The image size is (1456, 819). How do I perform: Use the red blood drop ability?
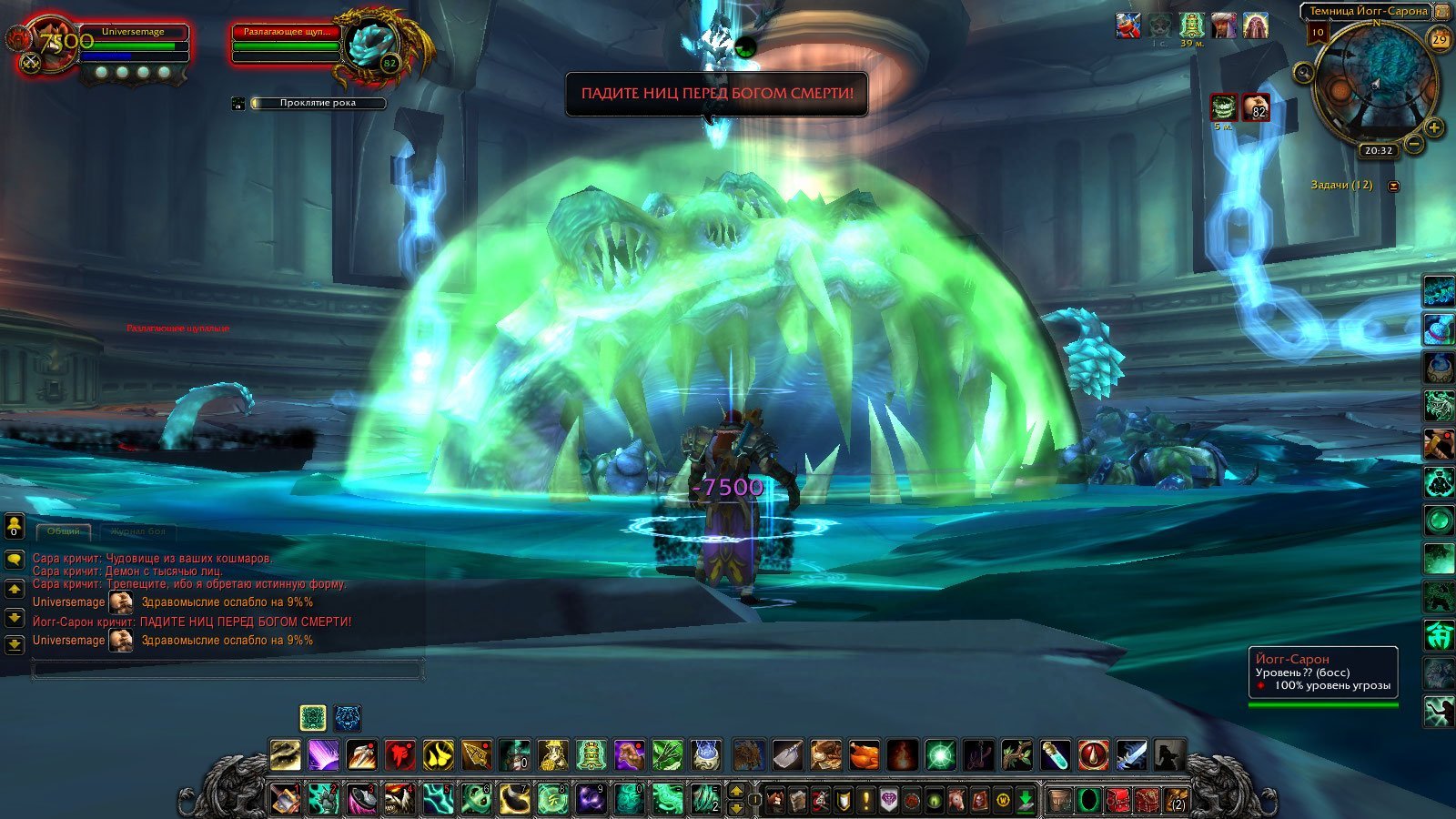[1093, 754]
